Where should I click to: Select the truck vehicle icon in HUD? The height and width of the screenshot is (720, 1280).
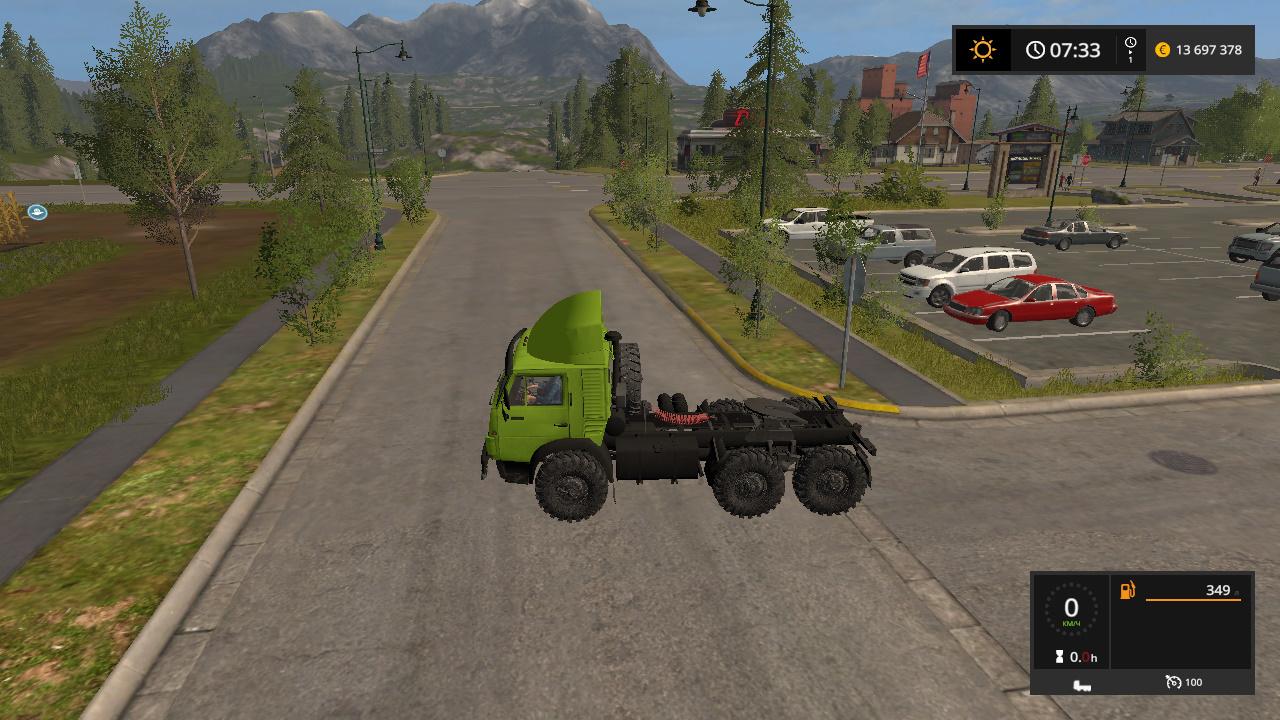tap(1081, 684)
